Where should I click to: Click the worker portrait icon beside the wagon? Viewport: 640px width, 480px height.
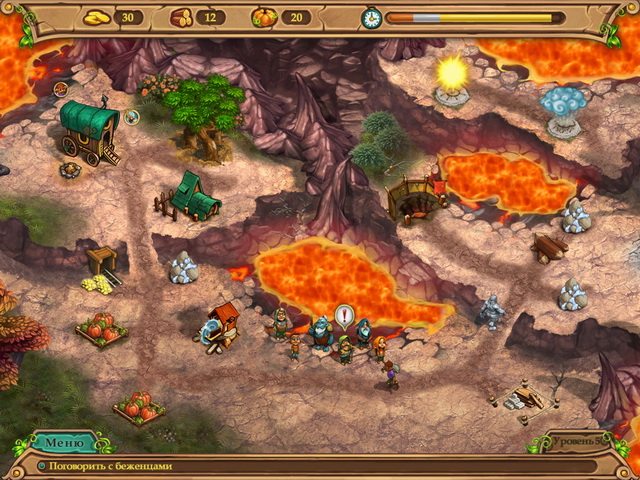(132, 118)
